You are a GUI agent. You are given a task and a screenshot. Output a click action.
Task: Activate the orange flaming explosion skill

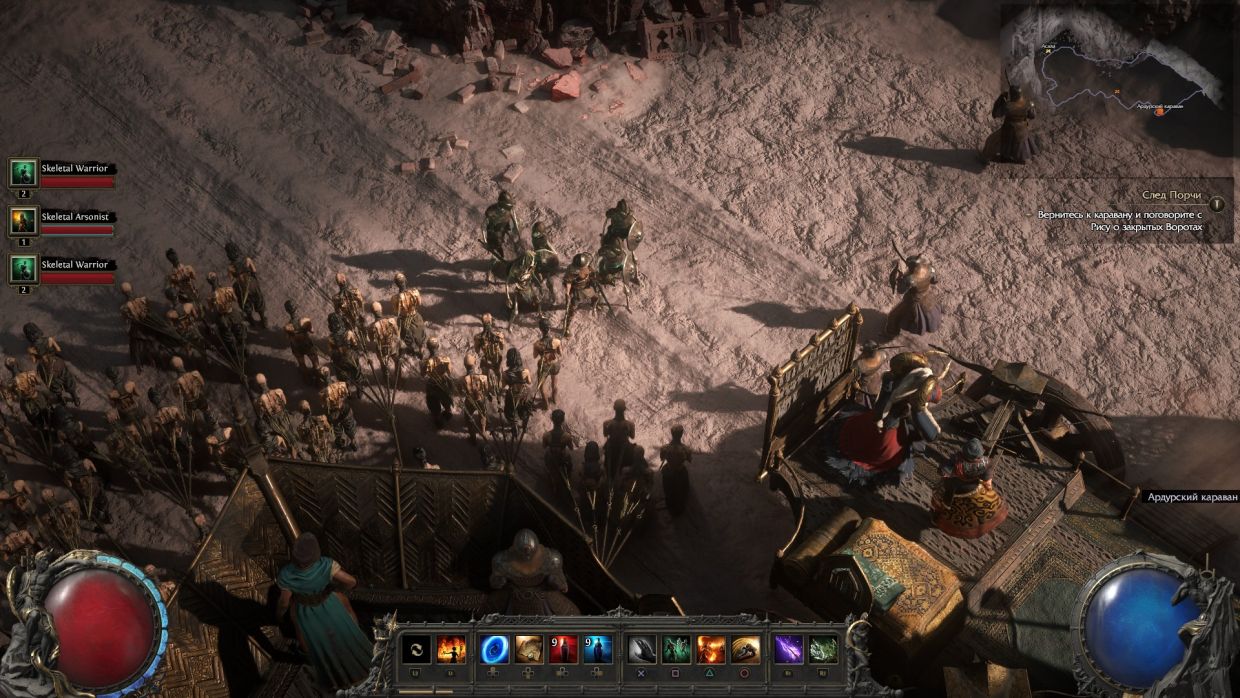pos(711,650)
